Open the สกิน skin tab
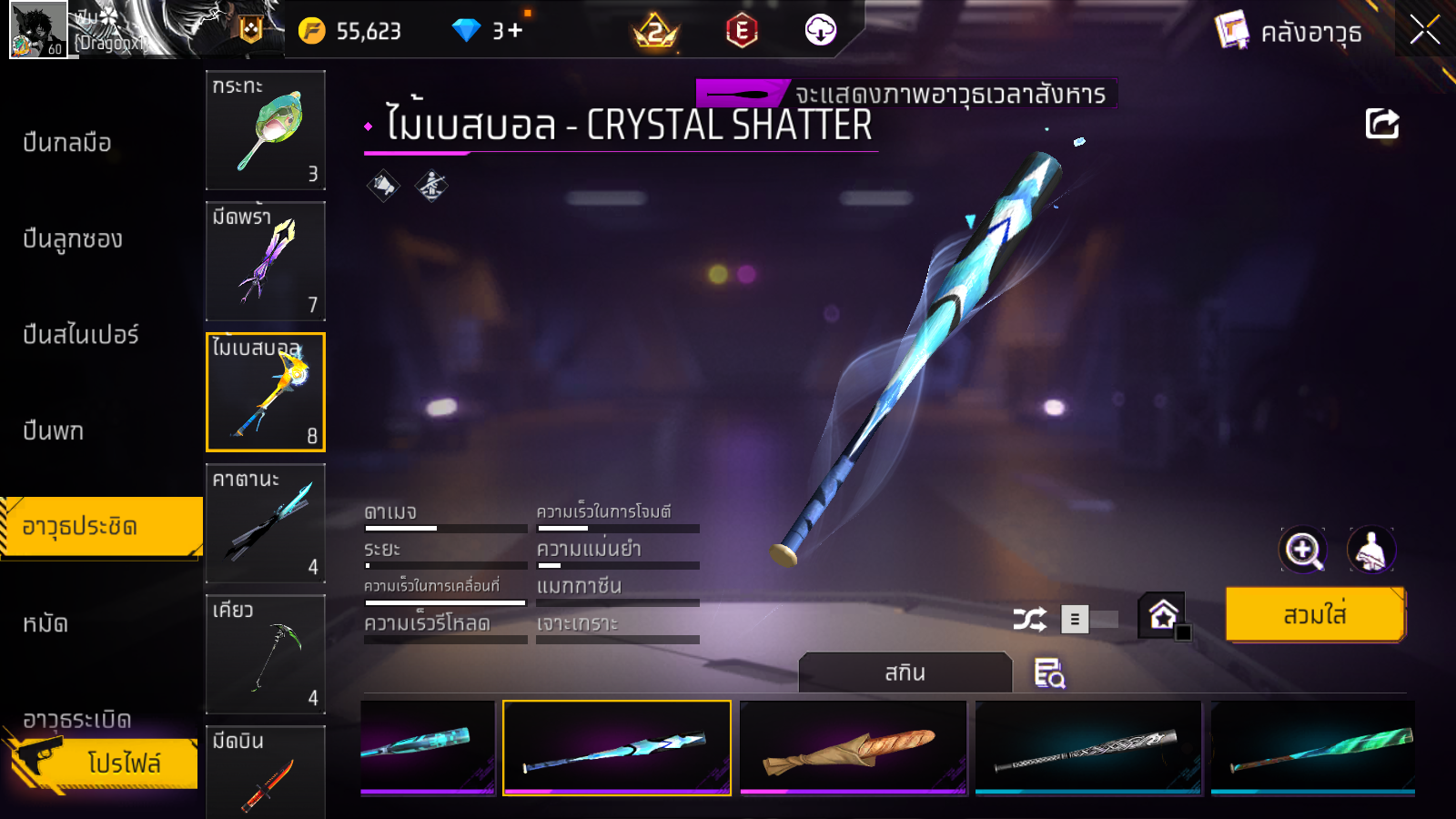This screenshot has height=819, width=1456. [x=905, y=673]
